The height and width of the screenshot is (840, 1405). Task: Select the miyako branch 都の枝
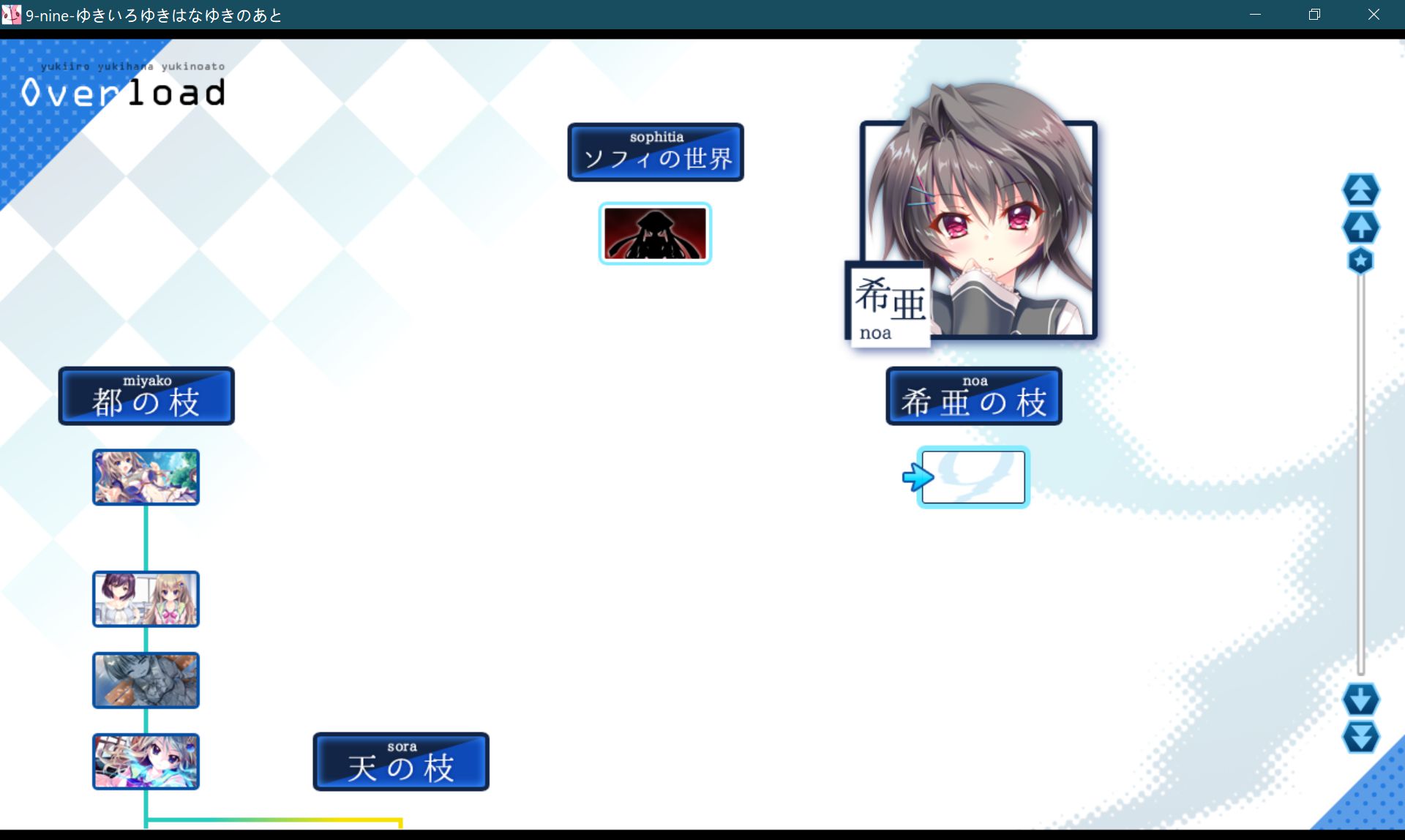coord(146,396)
